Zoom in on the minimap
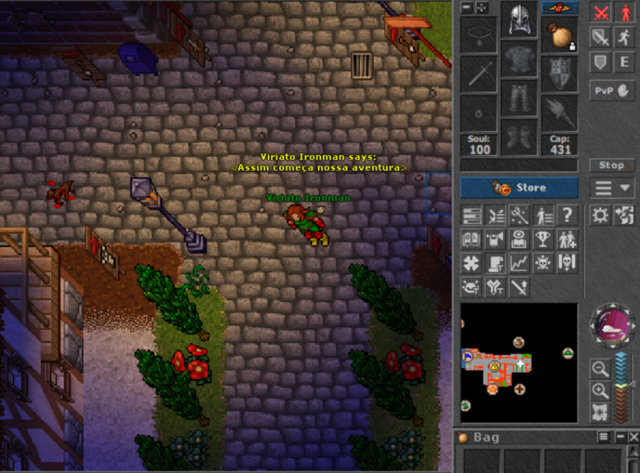Screen dimensions: 640x473 tap(600, 391)
